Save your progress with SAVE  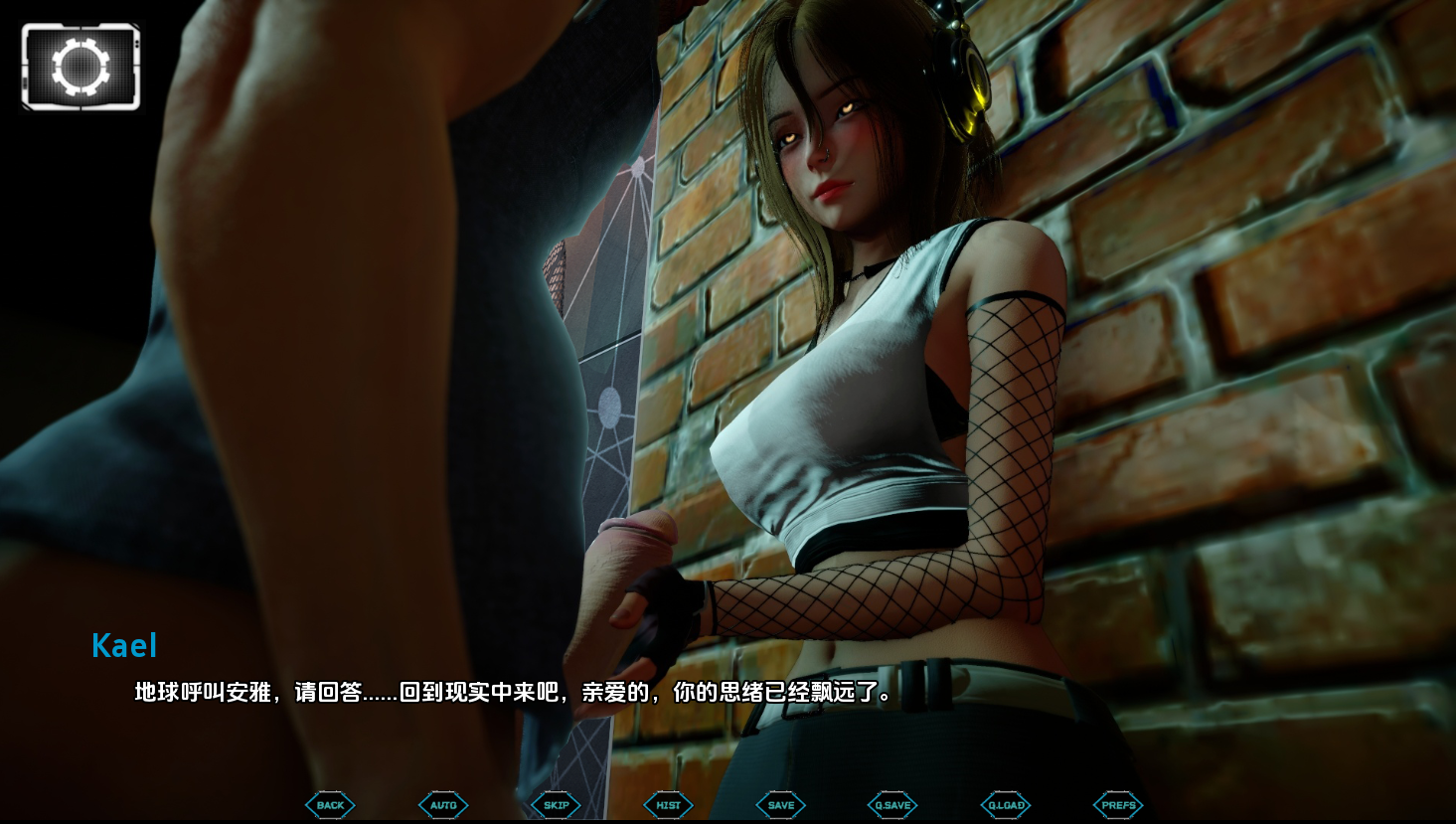tap(780, 805)
